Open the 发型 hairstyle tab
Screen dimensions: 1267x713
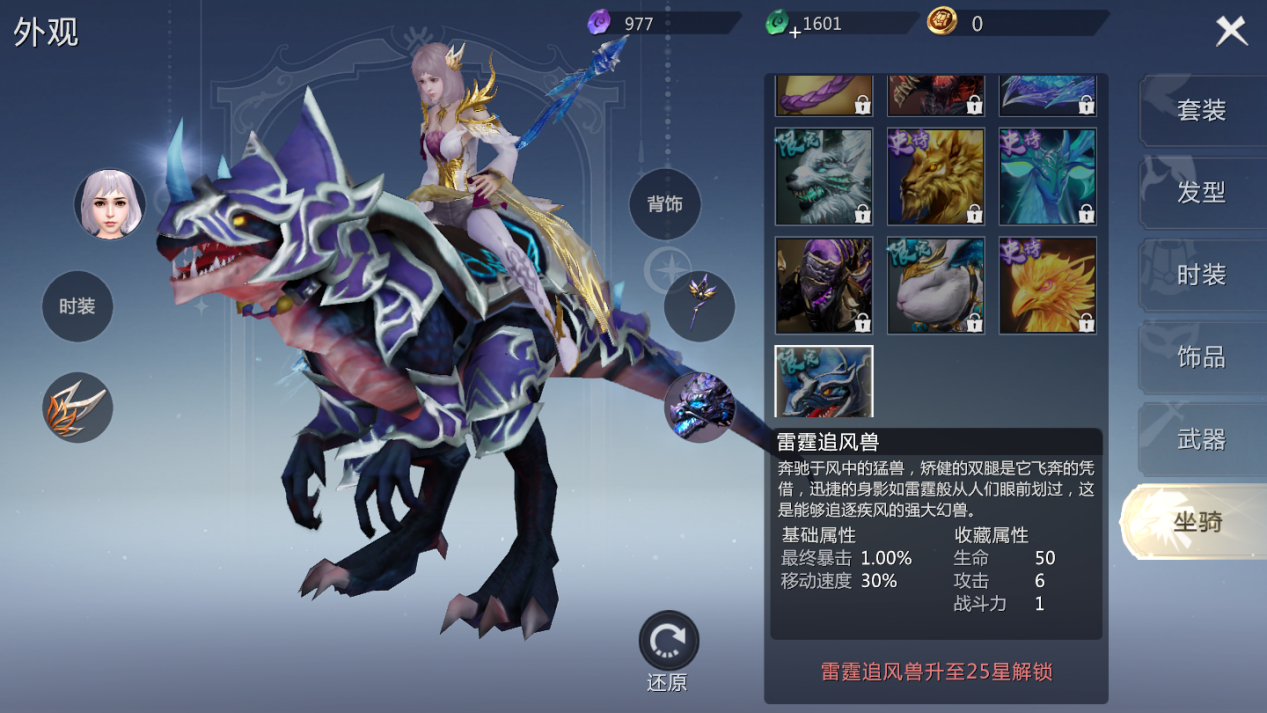click(1200, 192)
